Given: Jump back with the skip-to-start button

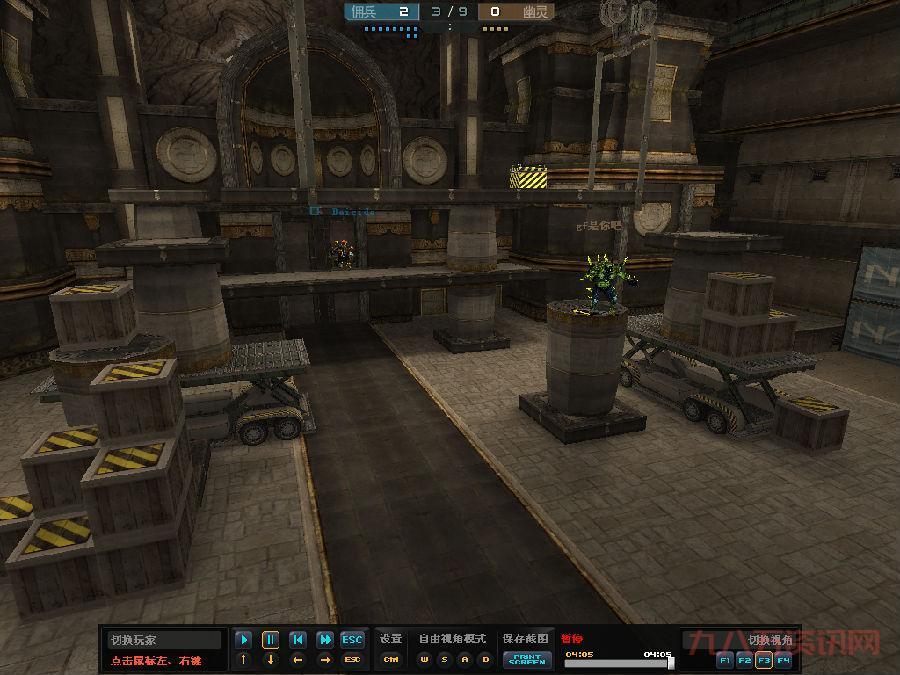Looking at the screenshot, I should tap(297, 639).
